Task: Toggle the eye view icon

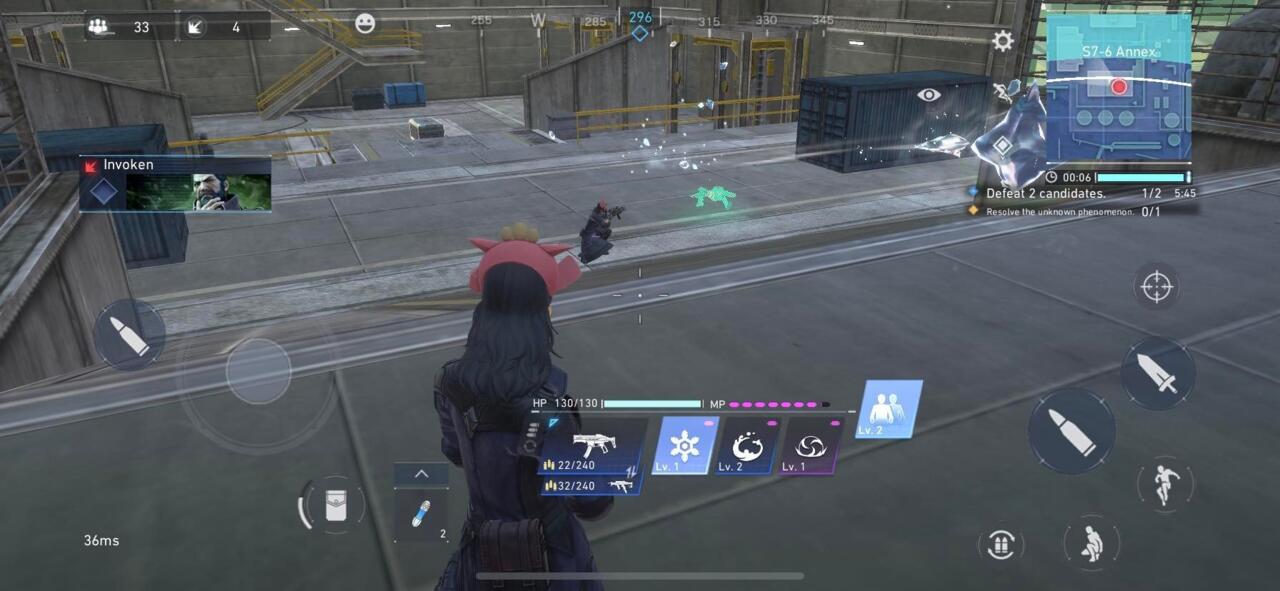Action: point(929,94)
